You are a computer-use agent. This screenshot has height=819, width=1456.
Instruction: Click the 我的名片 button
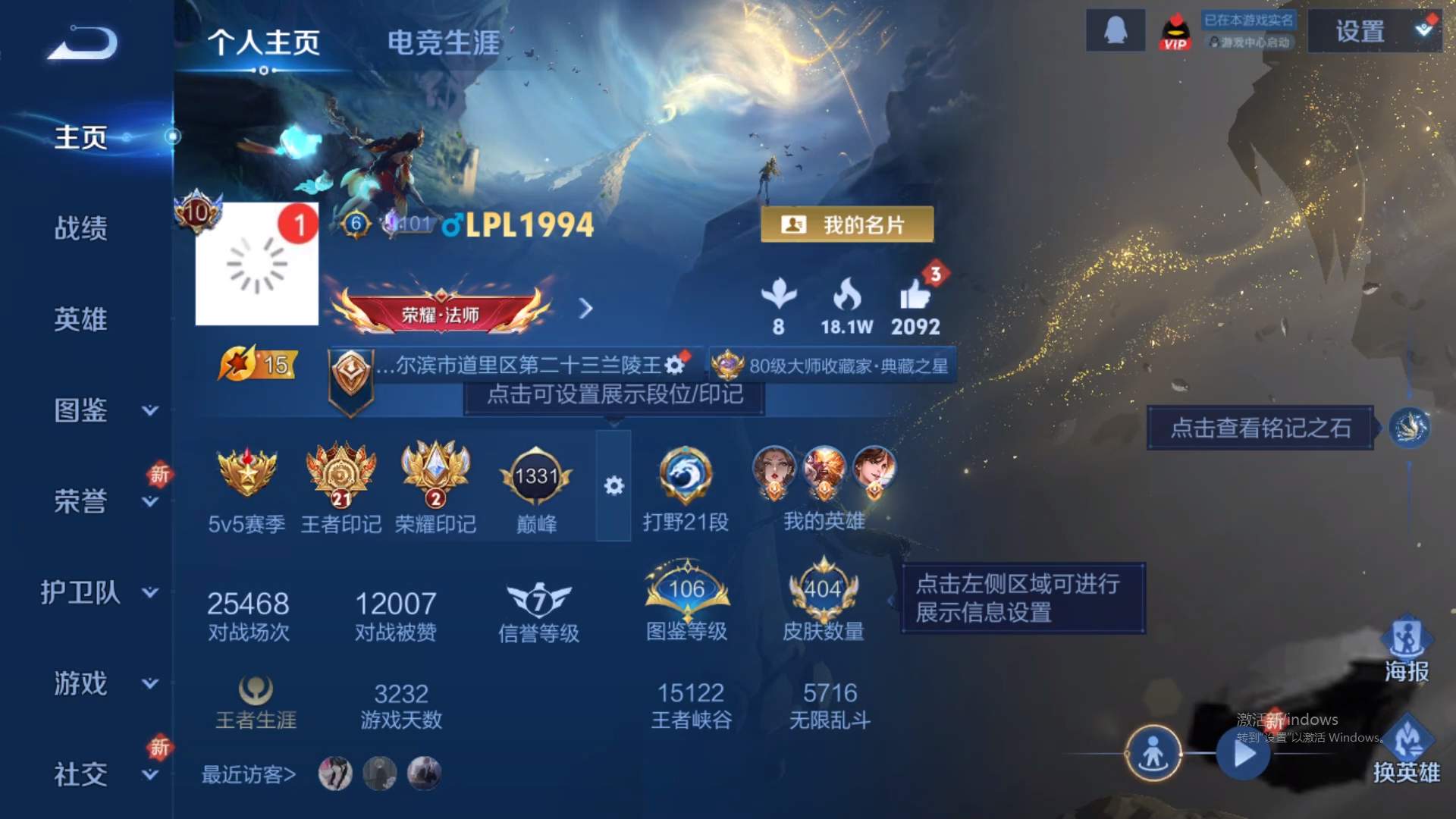847,224
